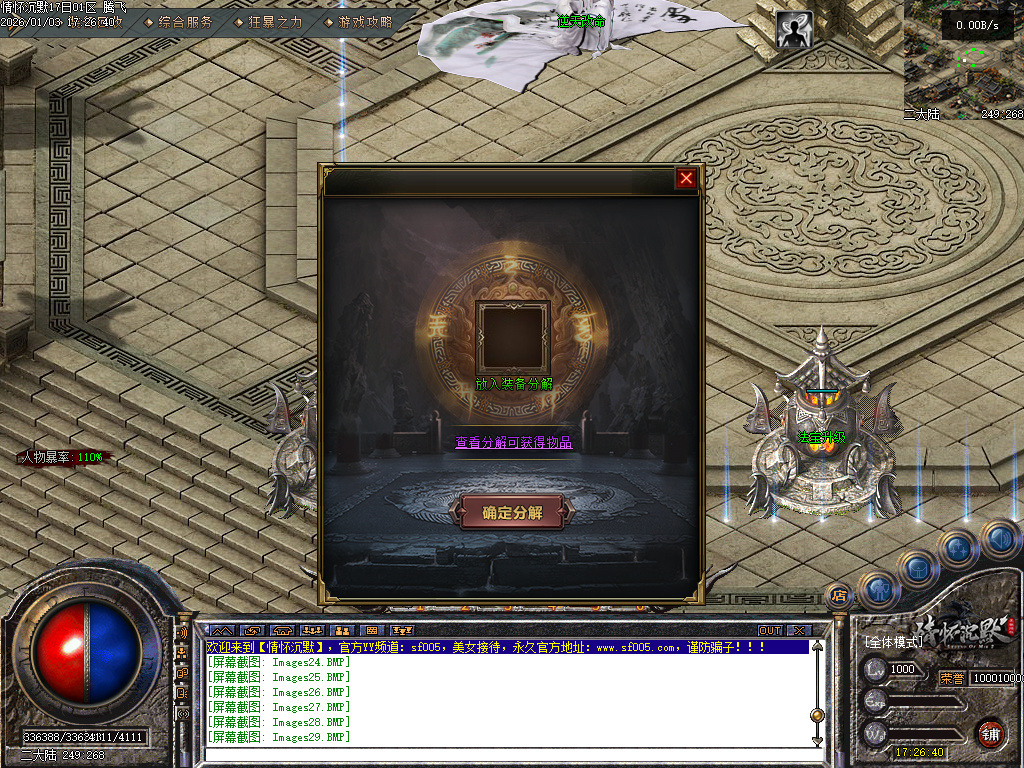The height and width of the screenshot is (768, 1024).
Task: Click the OUT button above chat
Action: tap(769, 631)
